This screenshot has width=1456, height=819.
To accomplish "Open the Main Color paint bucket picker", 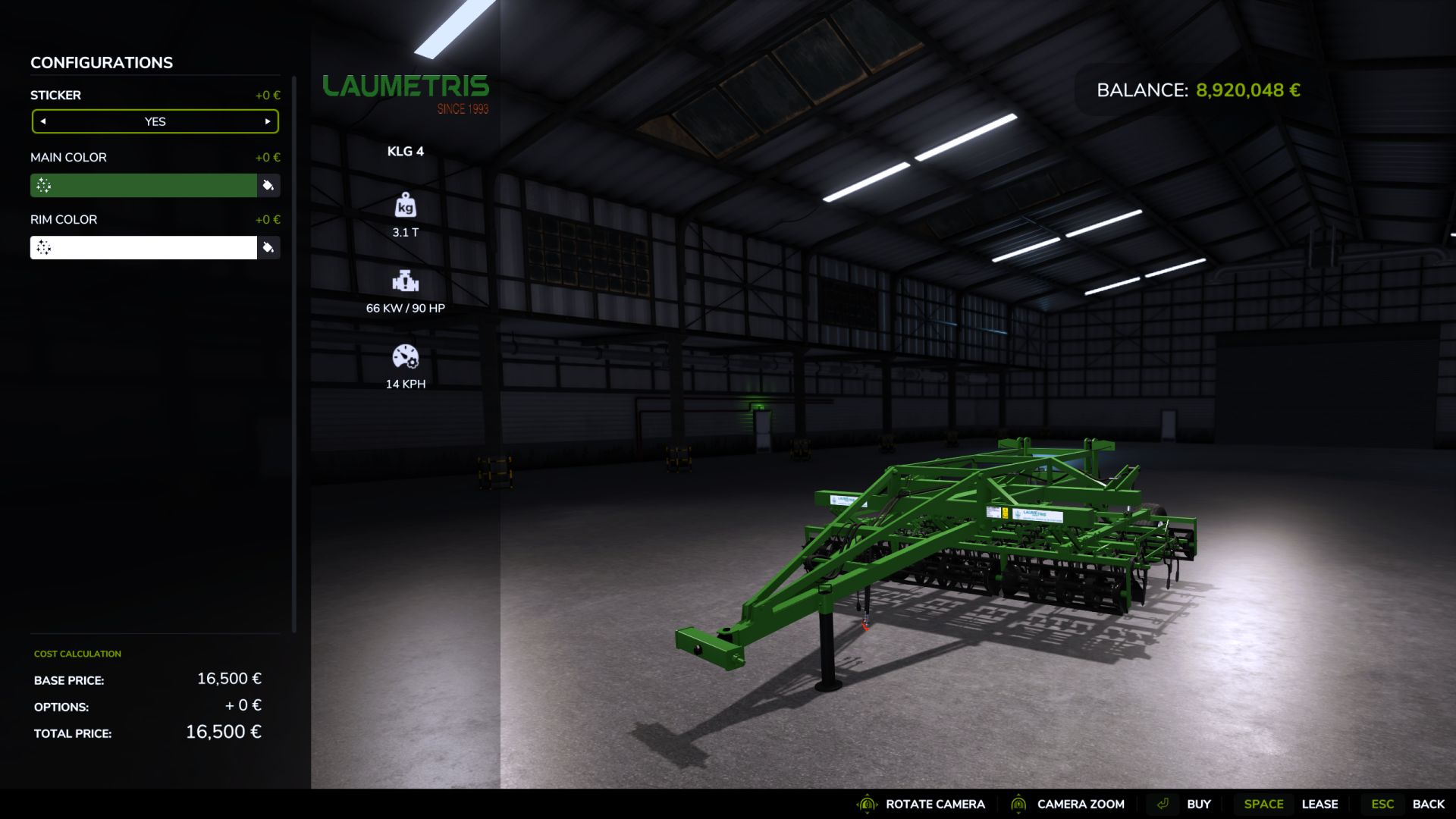I will (x=269, y=185).
